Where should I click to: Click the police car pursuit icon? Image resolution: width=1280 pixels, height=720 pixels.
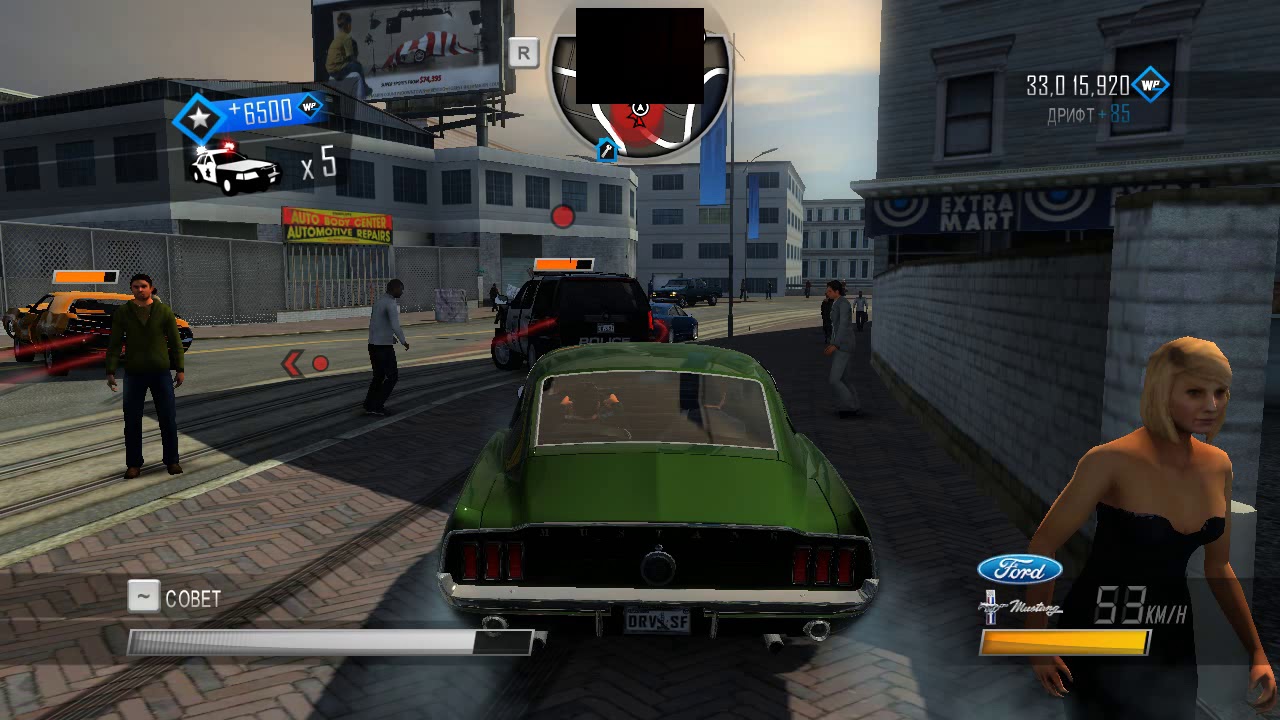(236, 167)
